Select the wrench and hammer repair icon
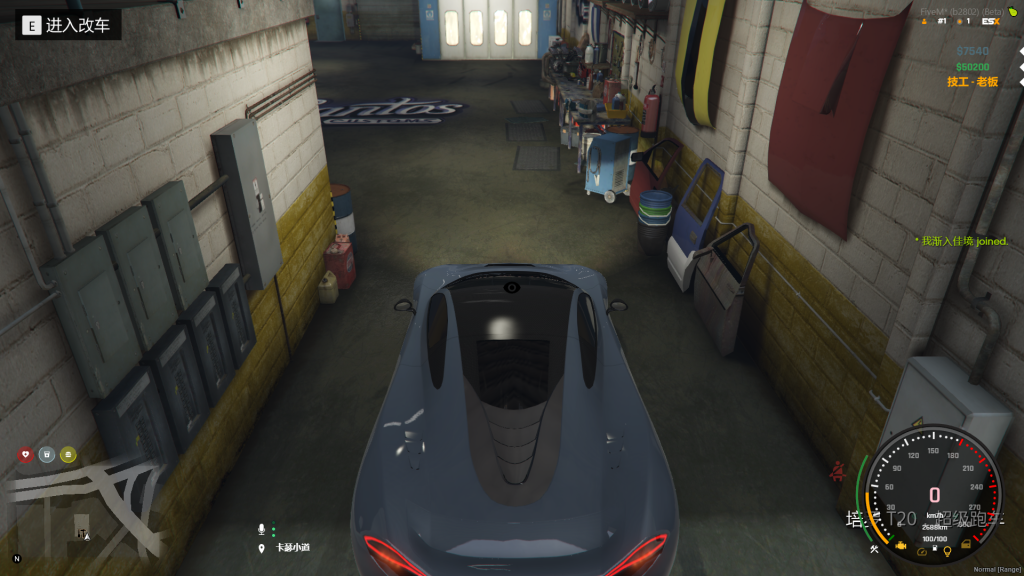This screenshot has width=1024, height=576. point(875,549)
